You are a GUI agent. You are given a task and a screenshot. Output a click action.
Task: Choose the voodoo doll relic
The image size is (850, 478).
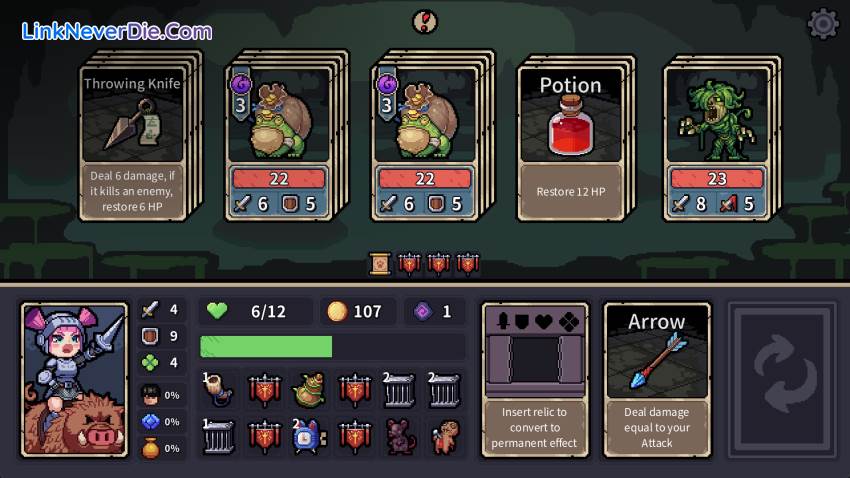coord(444,436)
